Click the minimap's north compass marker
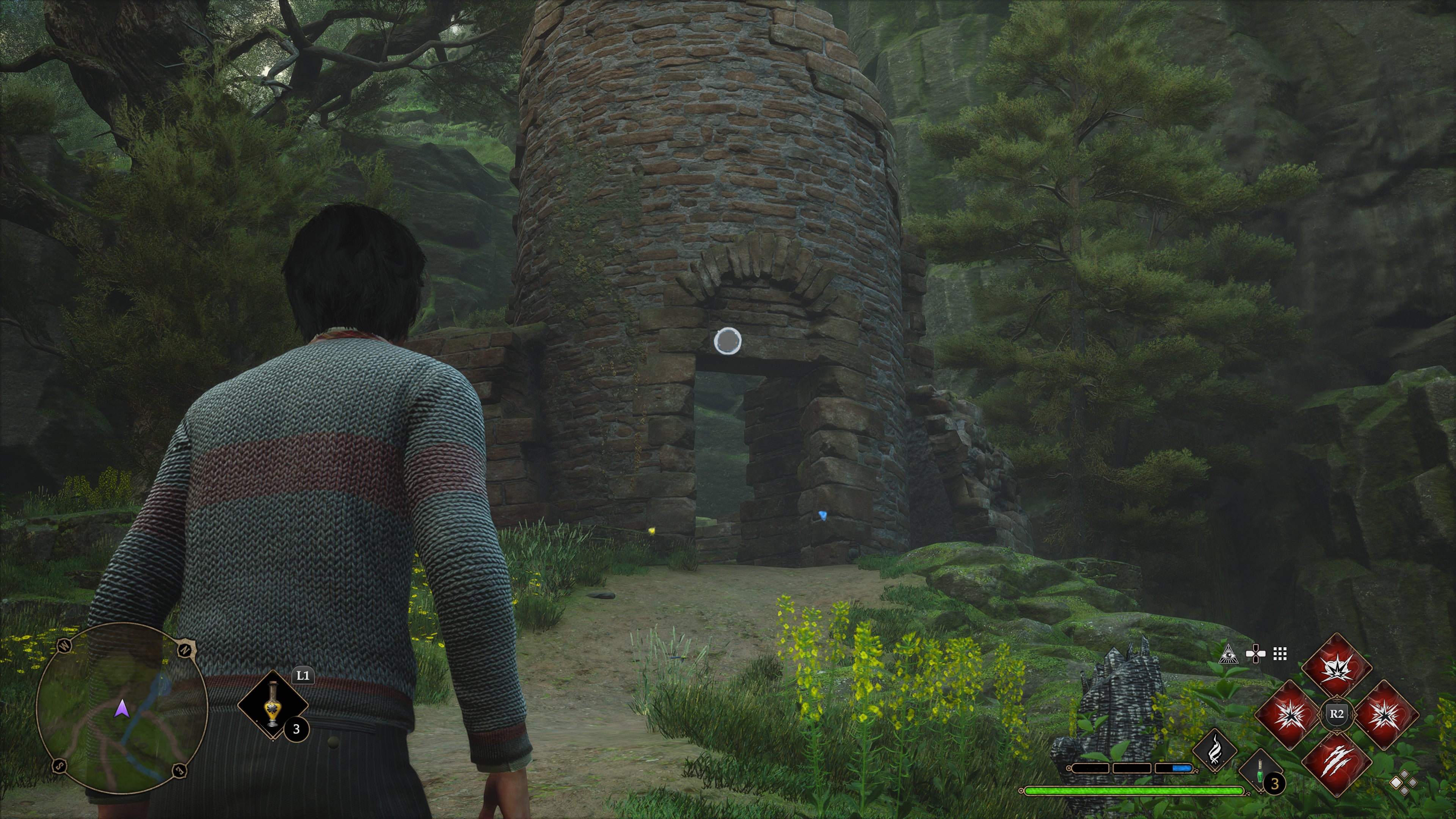Screen dimensions: 1456x819 click(x=185, y=650)
